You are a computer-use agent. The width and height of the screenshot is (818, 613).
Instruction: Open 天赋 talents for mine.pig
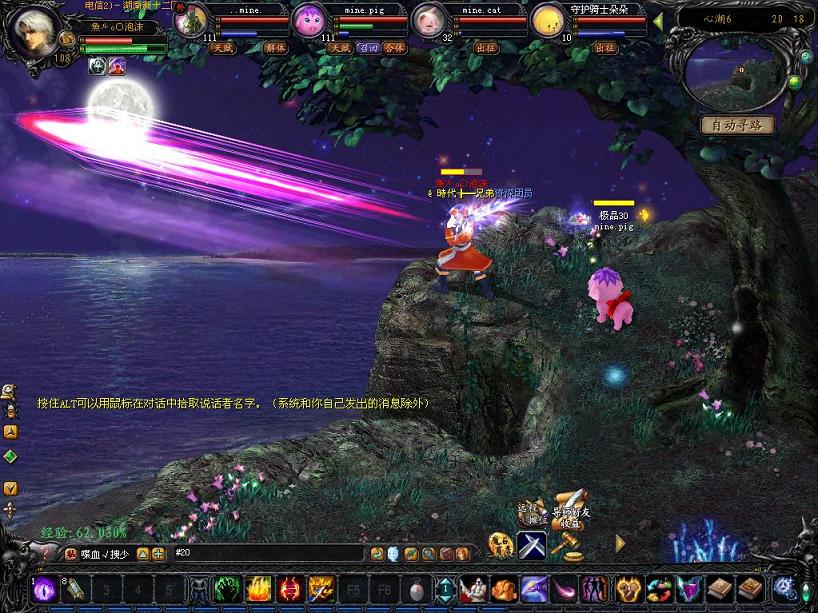[x=339, y=47]
